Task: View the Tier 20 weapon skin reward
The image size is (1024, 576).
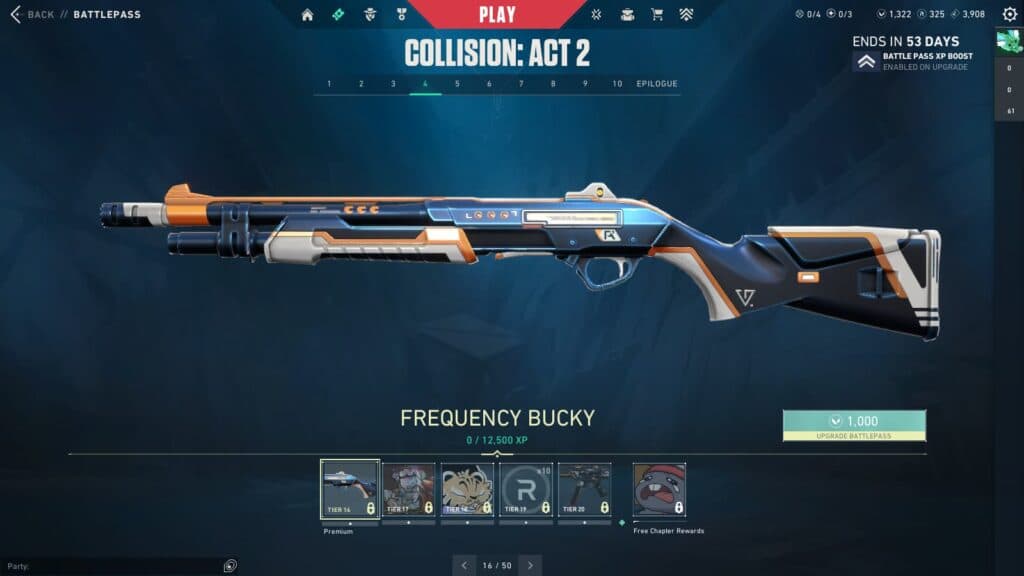Action: 584,490
